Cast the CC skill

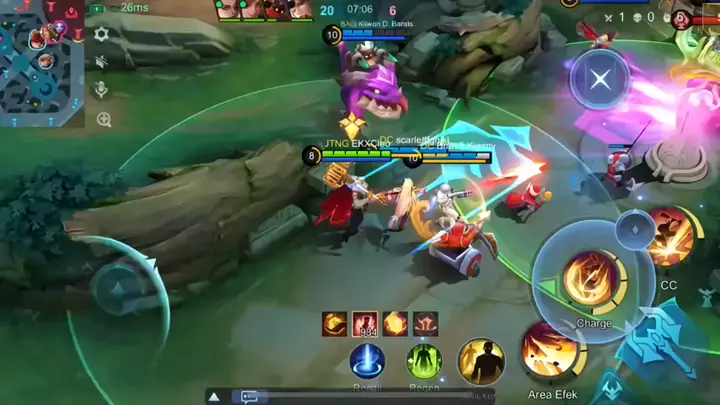pos(669,240)
